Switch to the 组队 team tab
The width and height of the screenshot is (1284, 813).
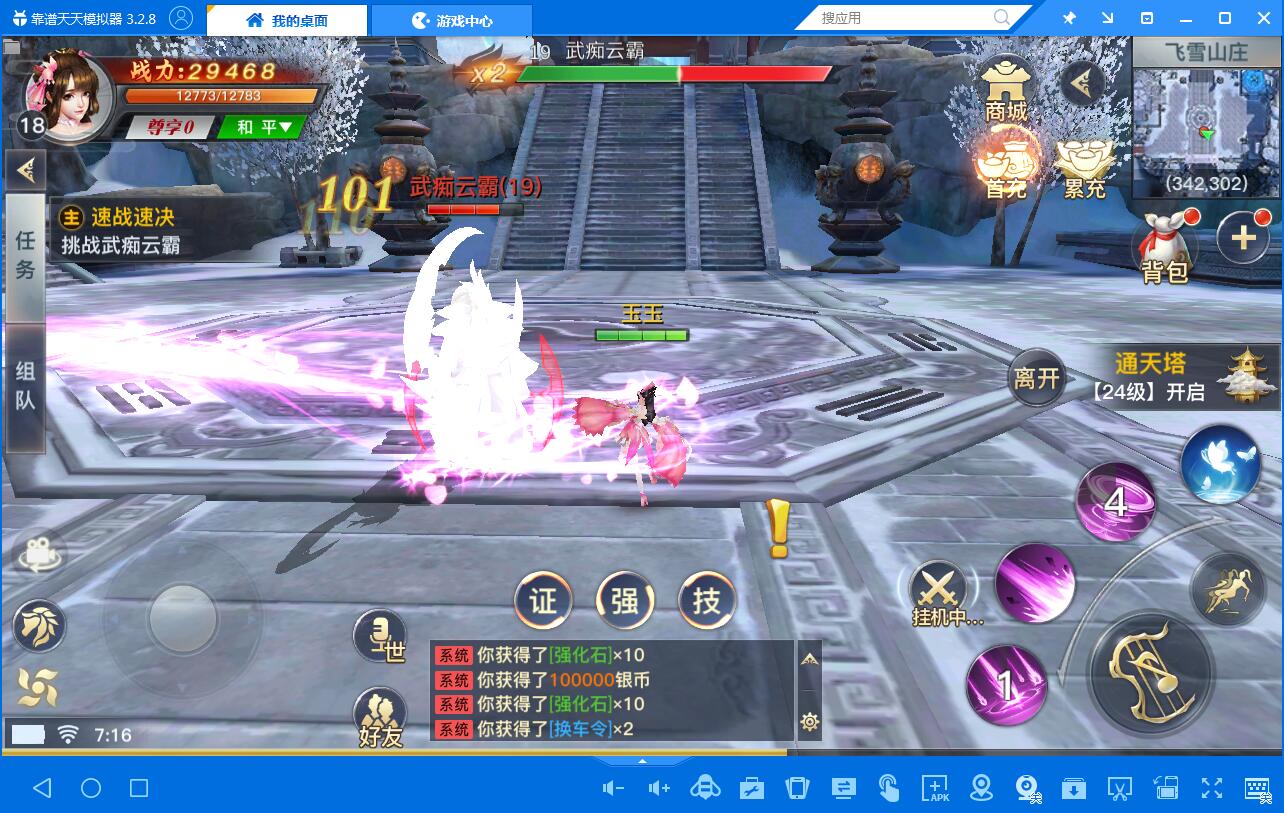pos(25,386)
